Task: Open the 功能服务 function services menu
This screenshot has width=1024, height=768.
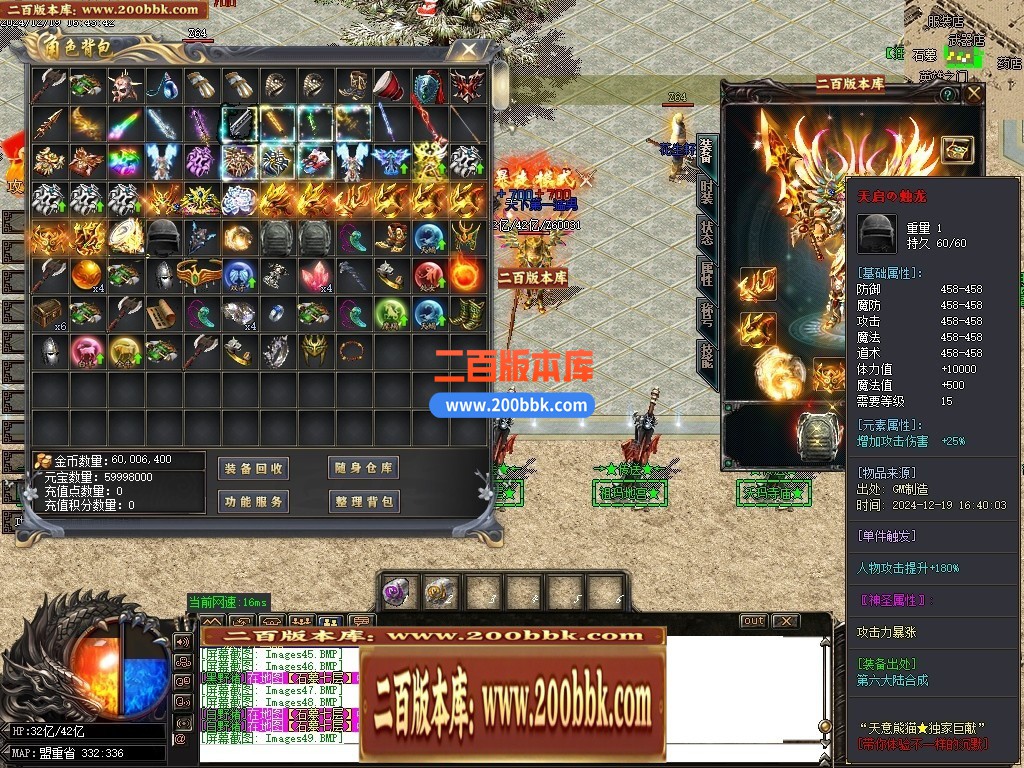Action: pyautogui.click(x=254, y=501)
